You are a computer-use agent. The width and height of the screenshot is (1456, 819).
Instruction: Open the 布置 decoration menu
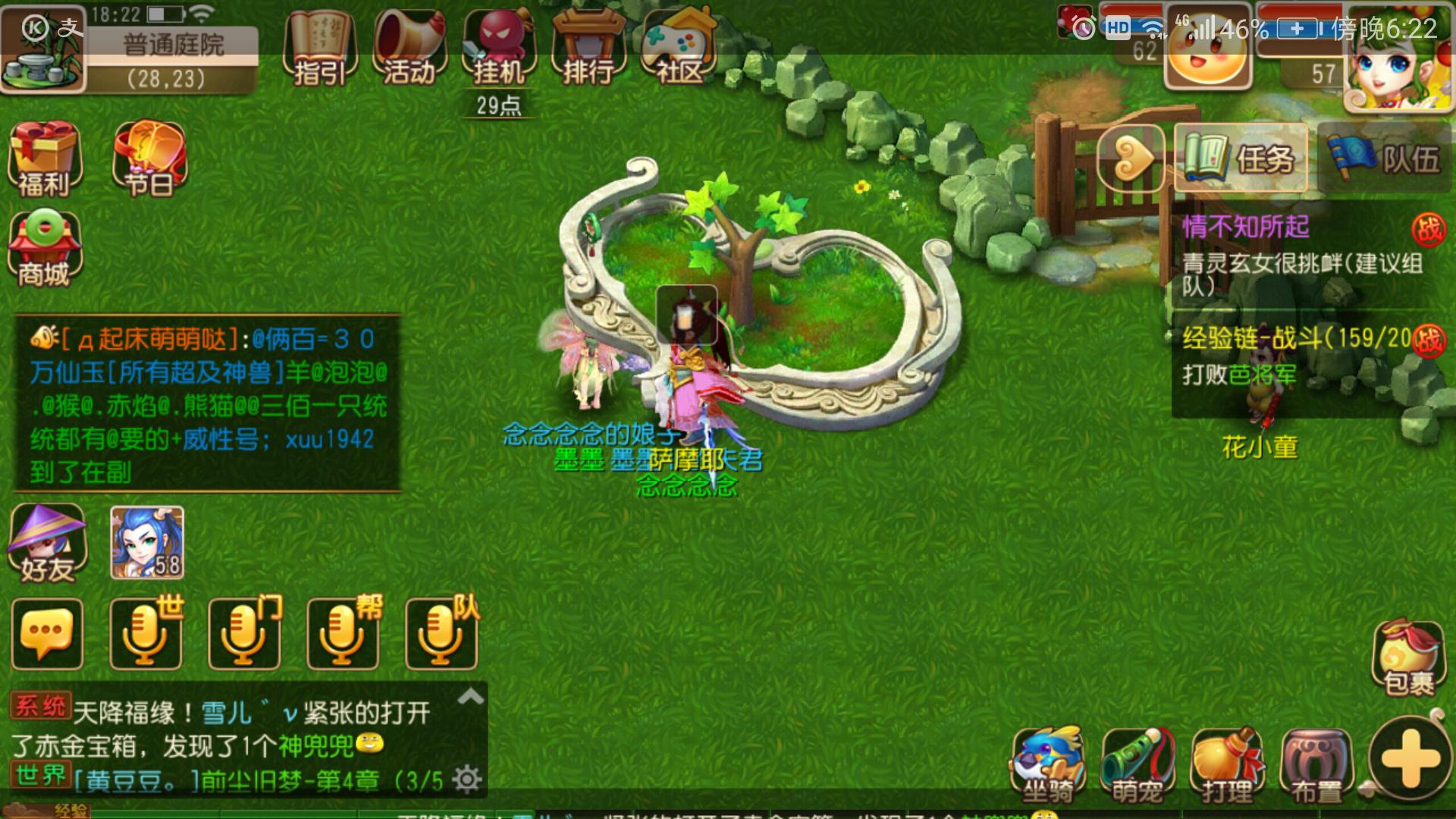tap(1316, 764)
